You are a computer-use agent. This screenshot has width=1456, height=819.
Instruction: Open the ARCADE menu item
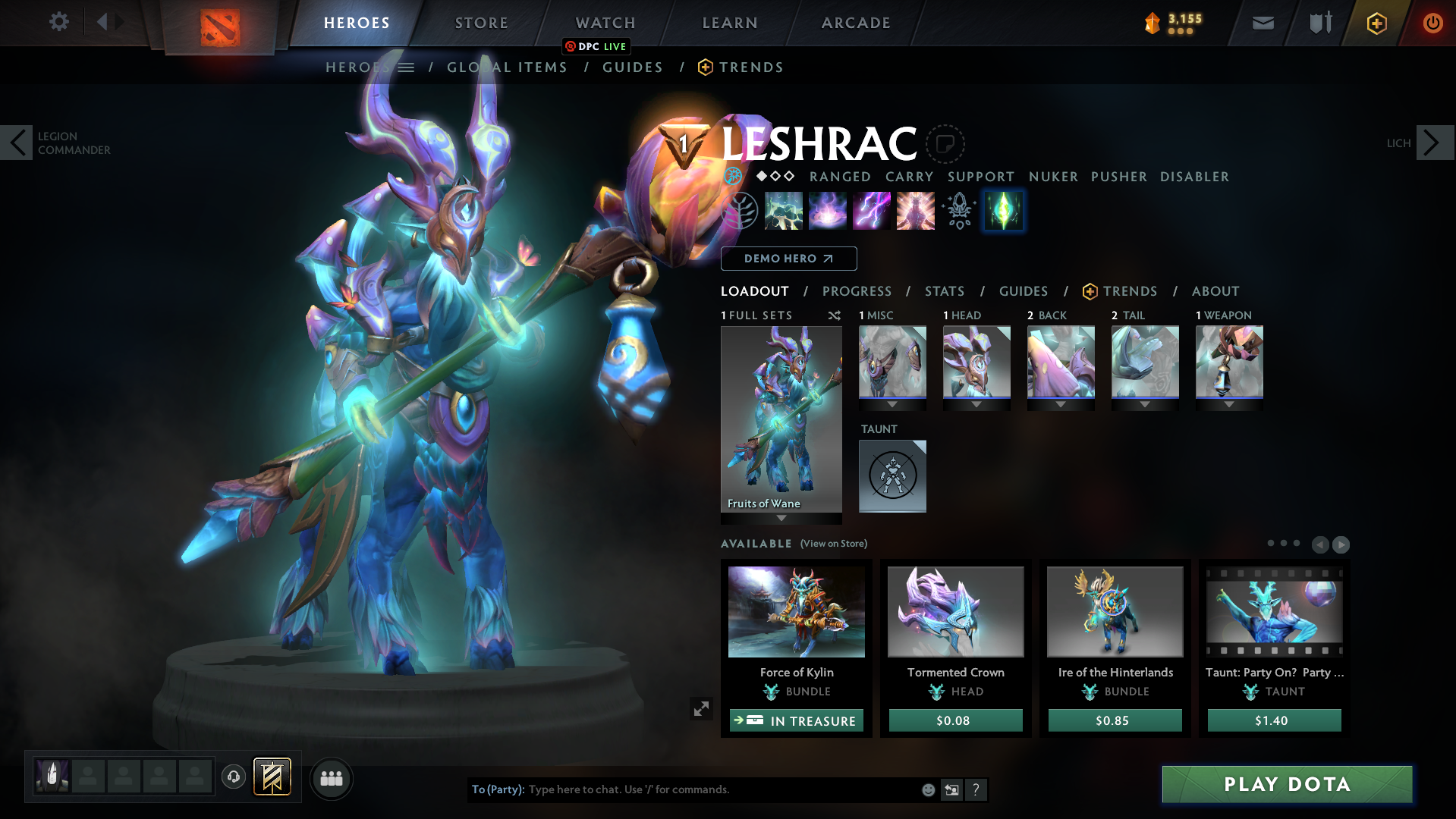click(x=856, y=23)
